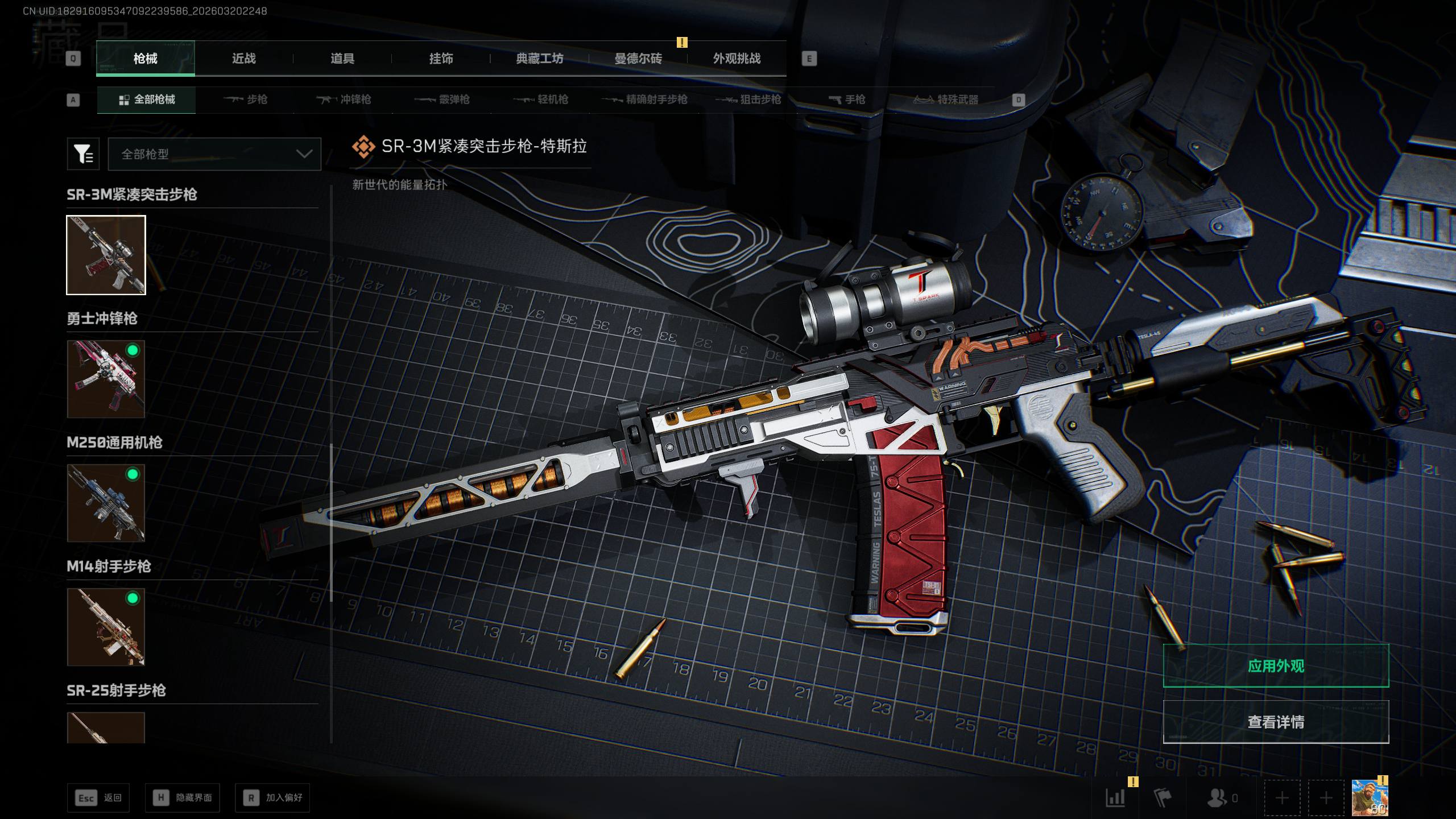
Task: Go to the 典藏工坊 tab
Action: click(x=539, y=59)
